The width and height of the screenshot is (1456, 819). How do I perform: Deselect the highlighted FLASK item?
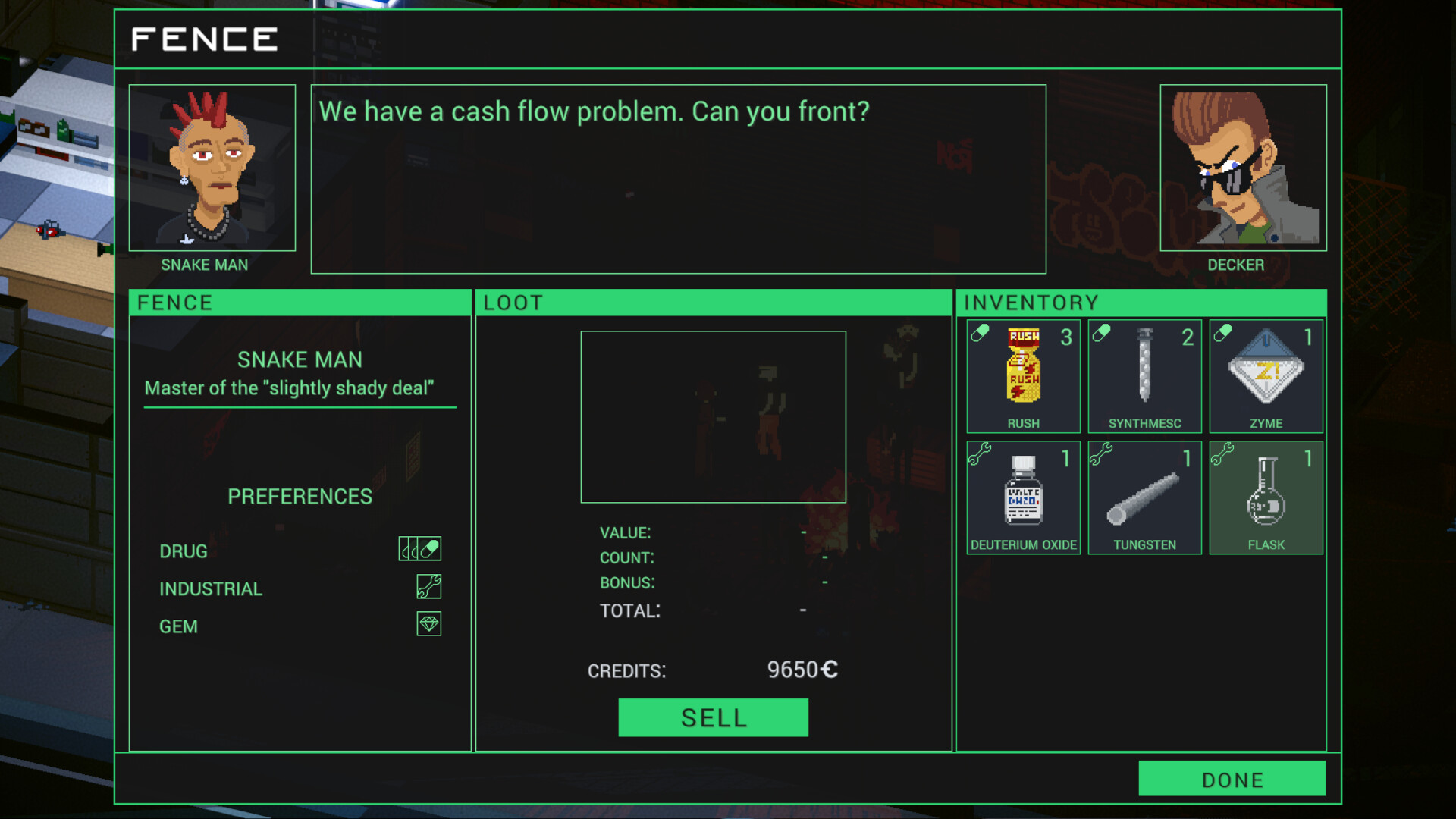click(1266, 497)
